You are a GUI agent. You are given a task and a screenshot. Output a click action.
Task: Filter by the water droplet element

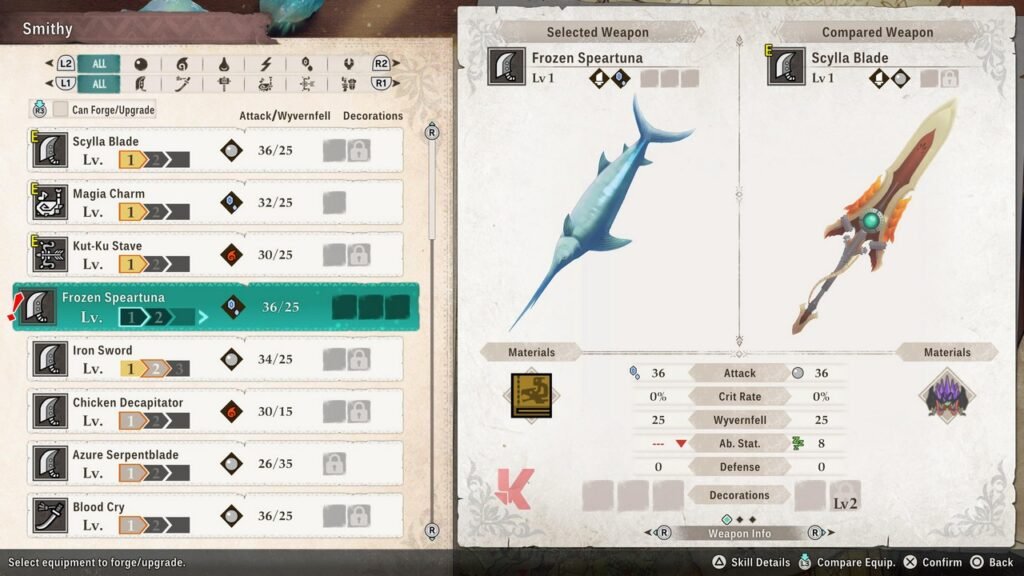[223, 63]
